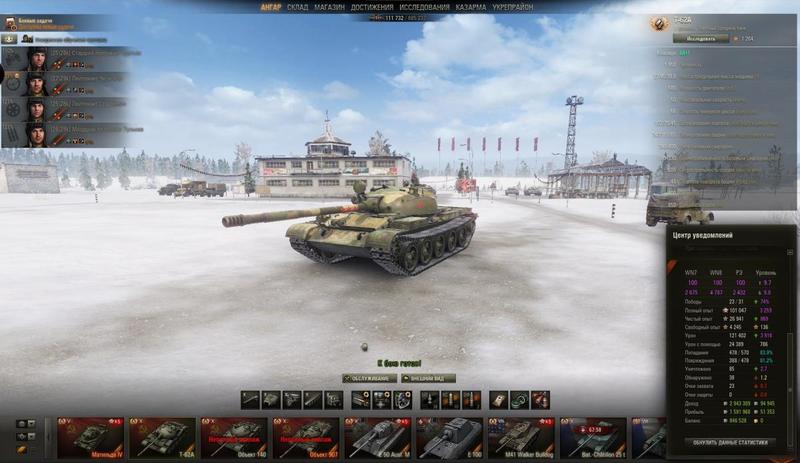Open the ДОСТИЖЕНИЯ tab
This screenshot has height=463, width=800.
click(371, 7)
